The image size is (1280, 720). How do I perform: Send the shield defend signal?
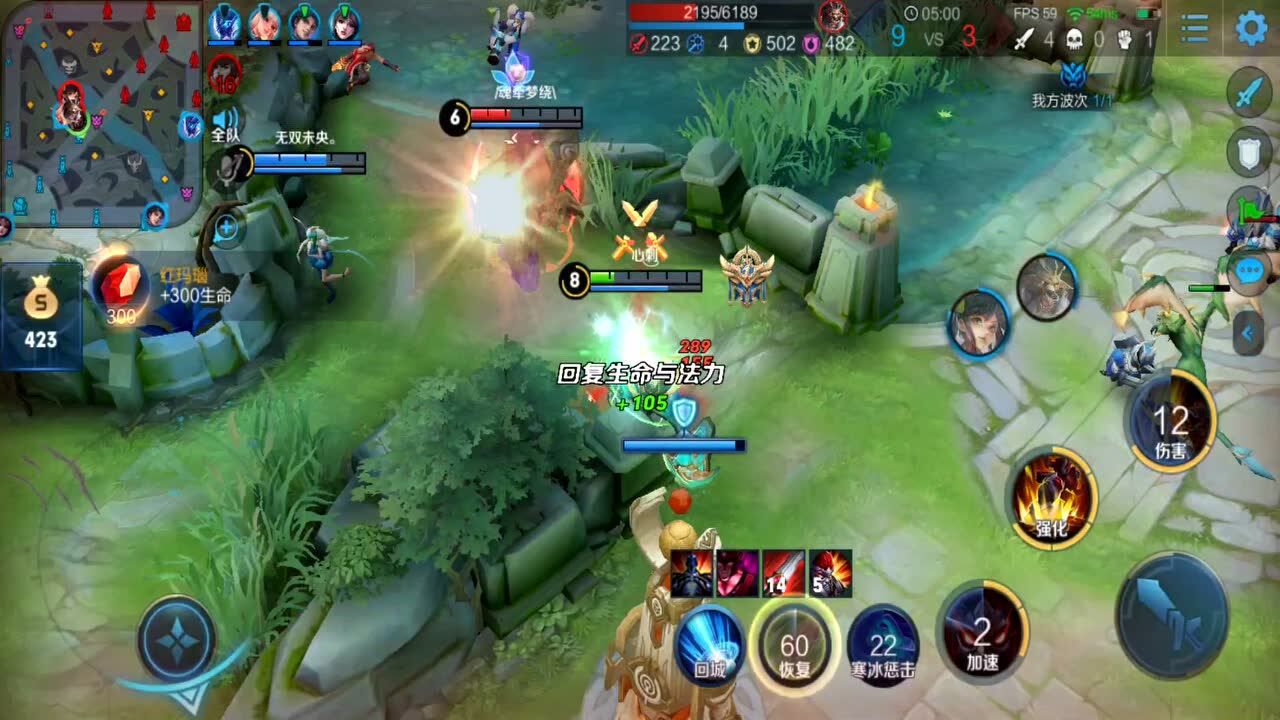[1249, 150]
